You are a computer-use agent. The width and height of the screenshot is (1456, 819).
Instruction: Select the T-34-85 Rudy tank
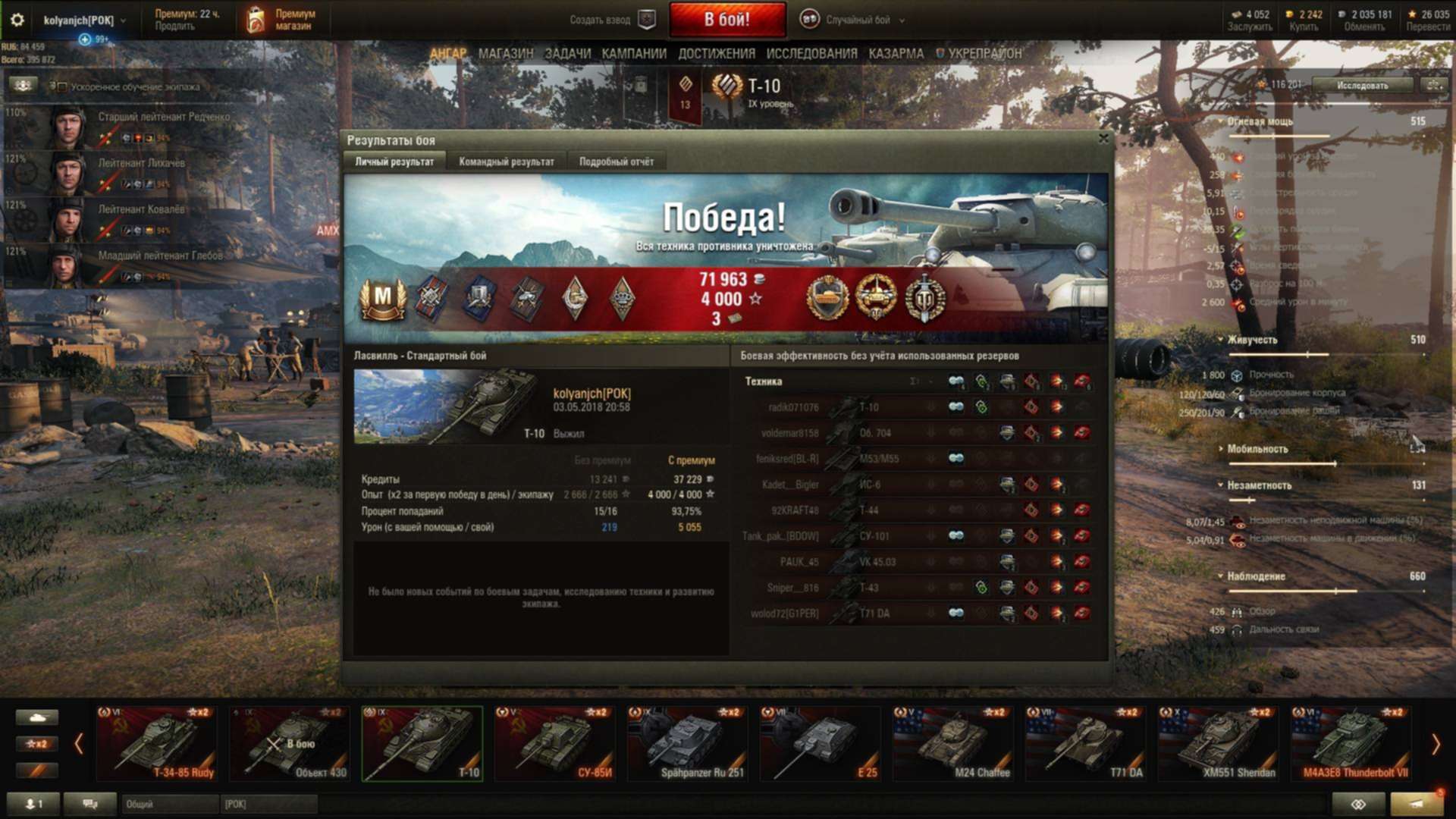click(158, 743)
